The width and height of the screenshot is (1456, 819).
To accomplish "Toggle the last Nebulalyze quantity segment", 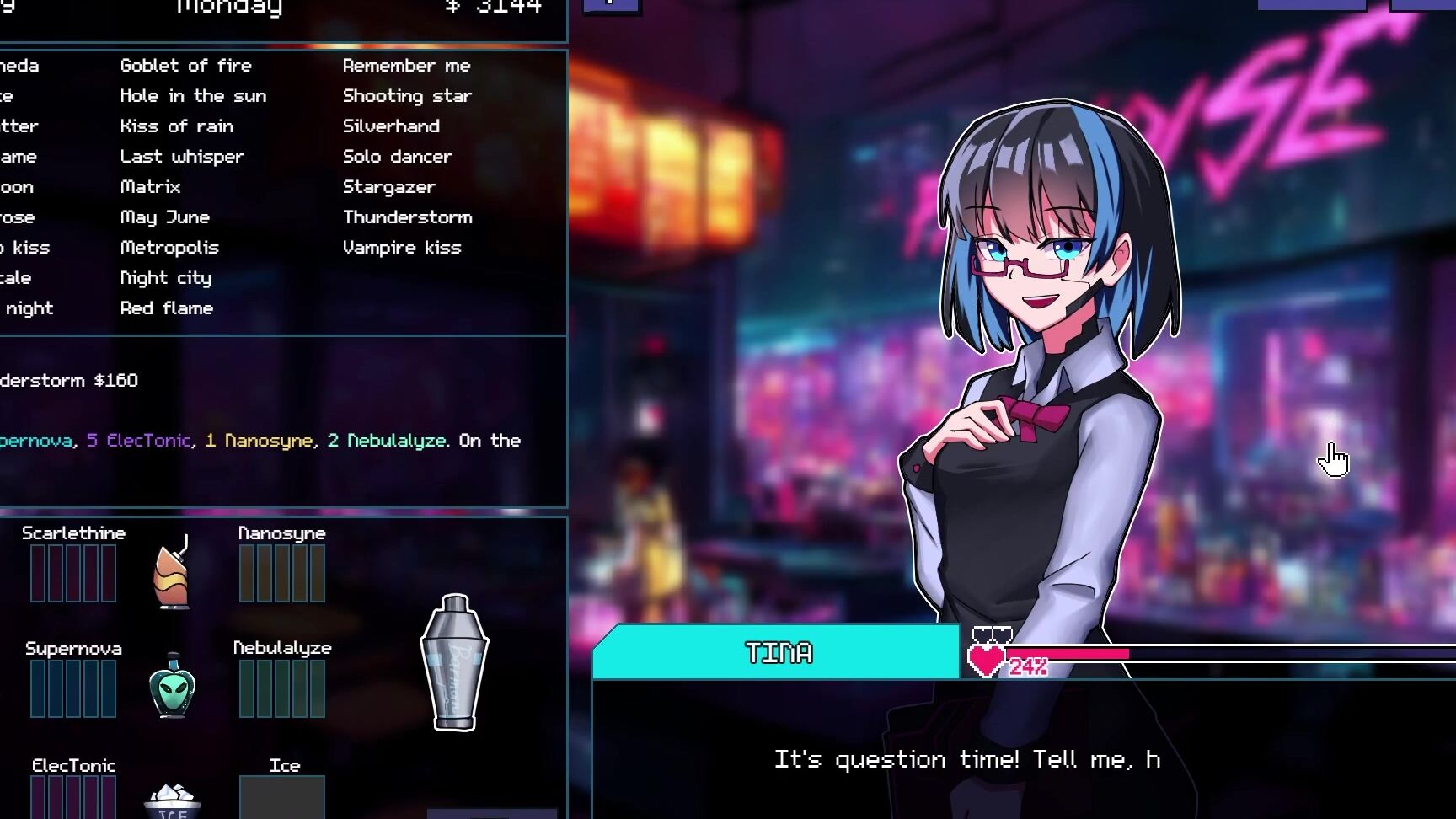I will pyautogui.click(x=318, y=687).
